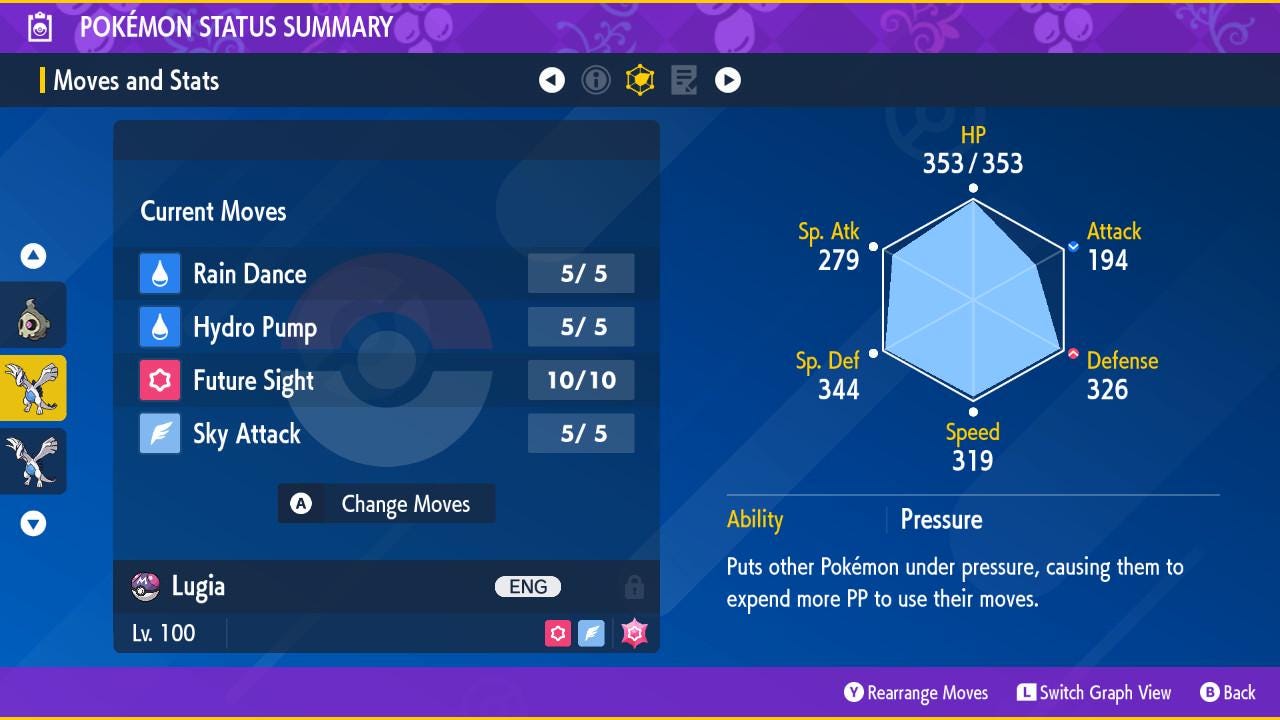This screenshot has height=720, width=1280.
Task: Choose the Future Sight move row
Action: pos(386,380)
